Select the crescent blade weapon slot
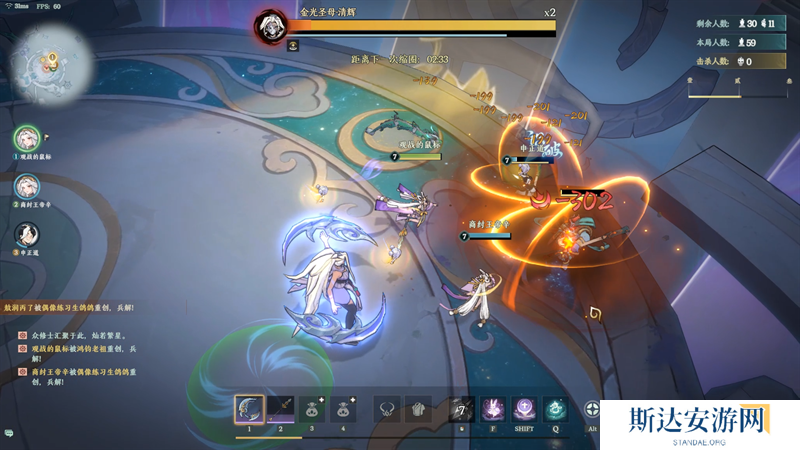The height and width of the screenshot is (450, 800). pyautogui.click(x=249, y=408)
